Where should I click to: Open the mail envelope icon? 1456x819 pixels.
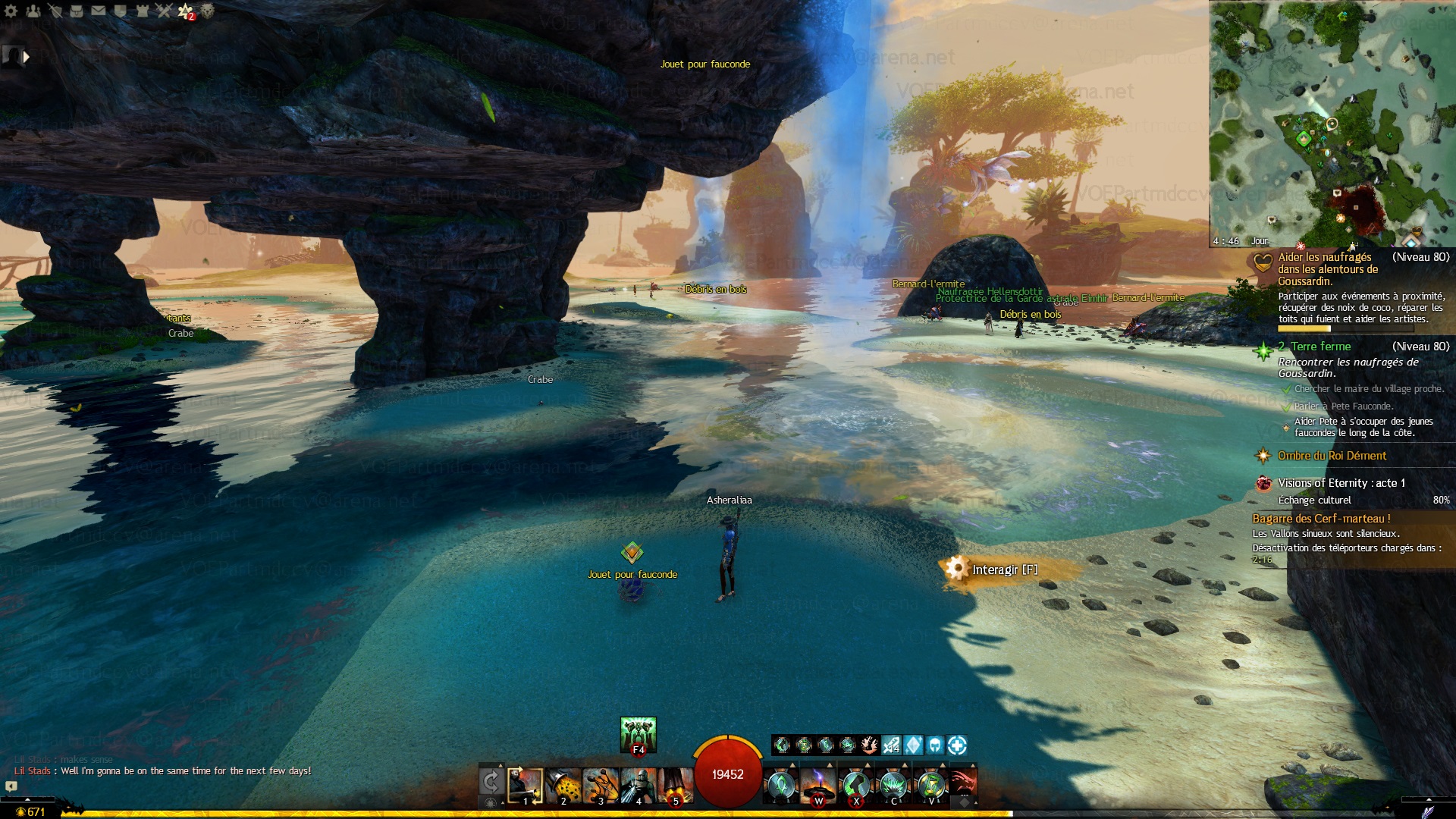point(99,11)
